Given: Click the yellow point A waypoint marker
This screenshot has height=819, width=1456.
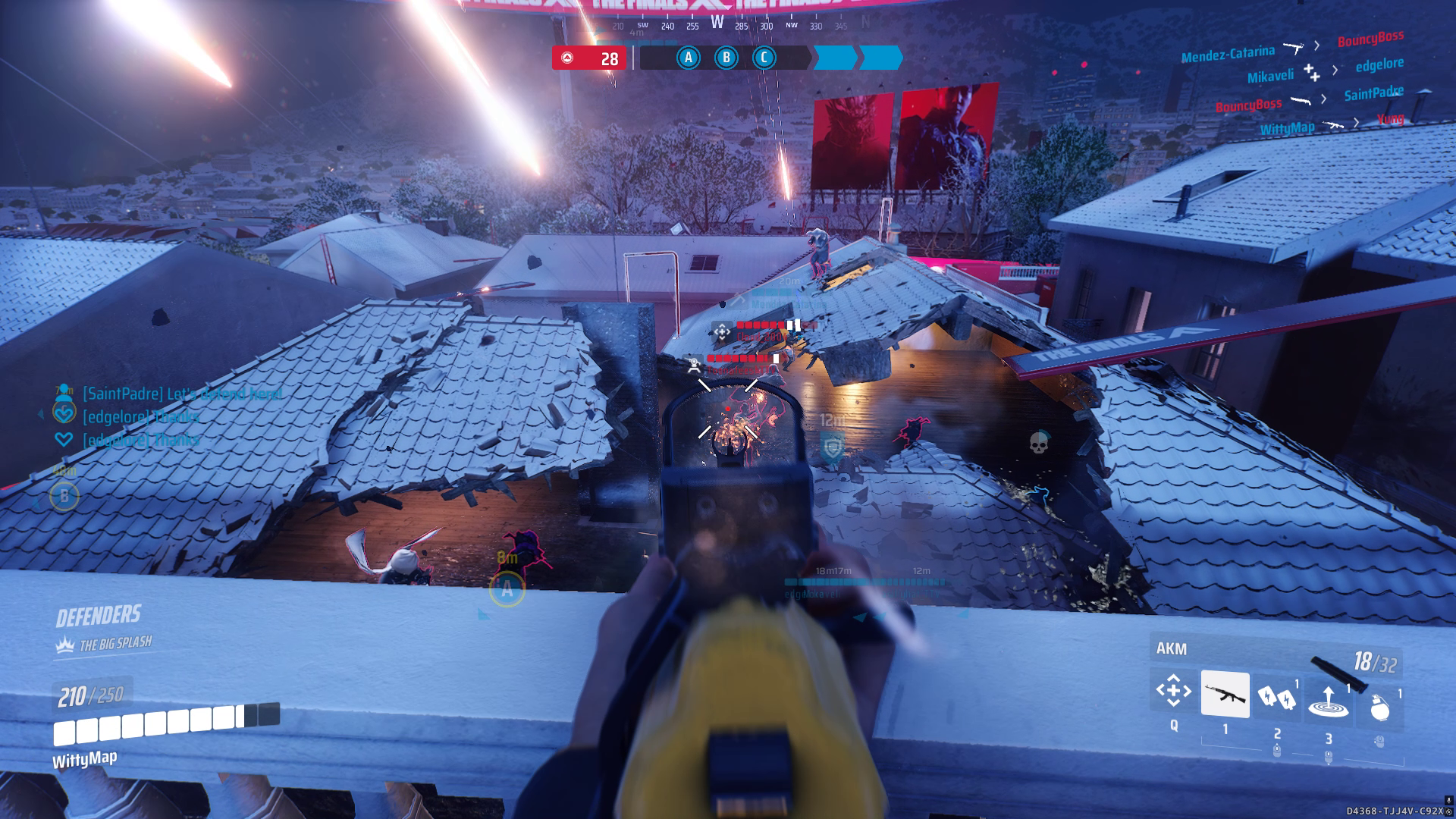Looking at the screenshot, I should coord(507,589).
